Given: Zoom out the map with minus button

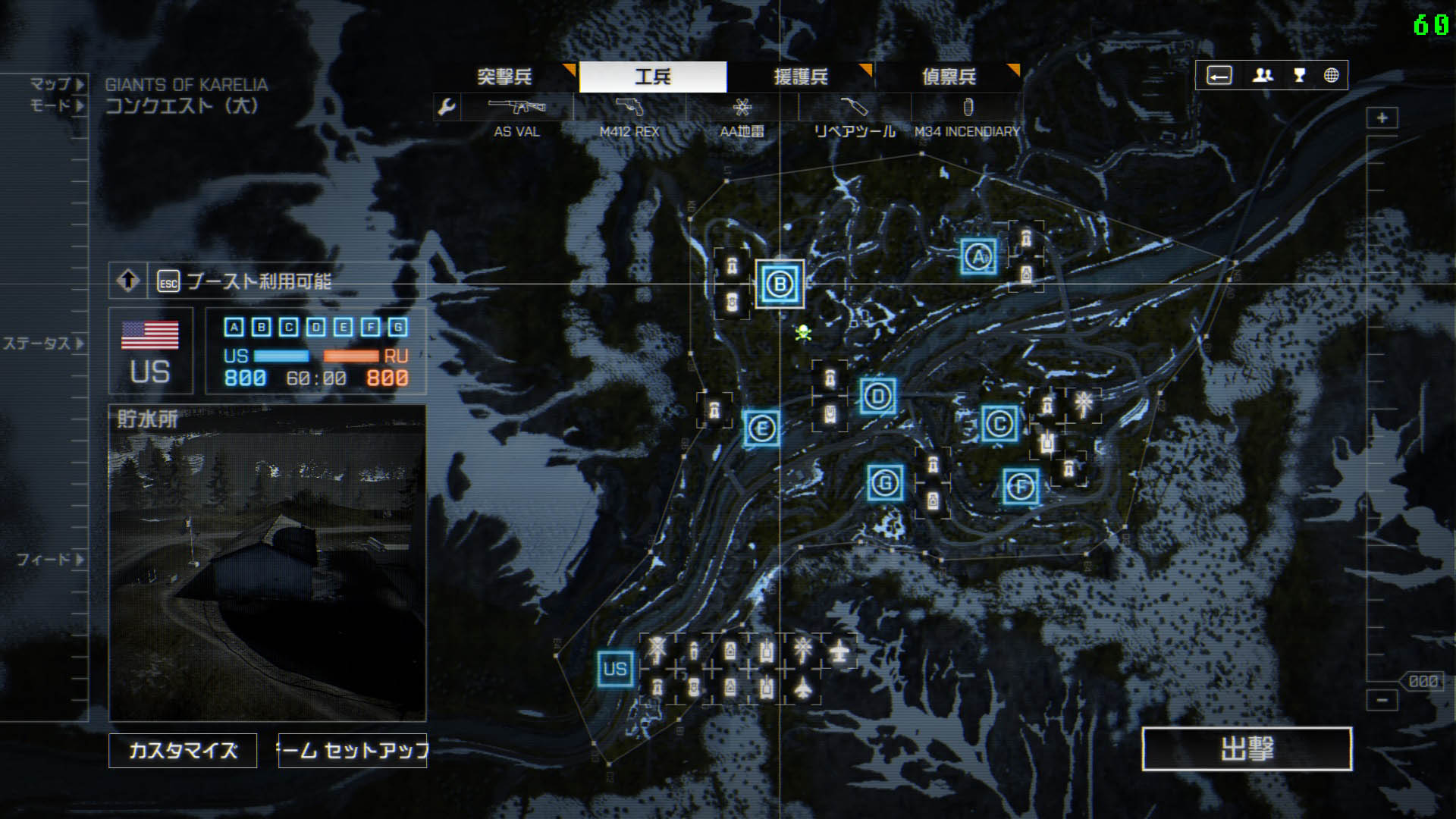Looking at the screenshot, I should 1382,700.
